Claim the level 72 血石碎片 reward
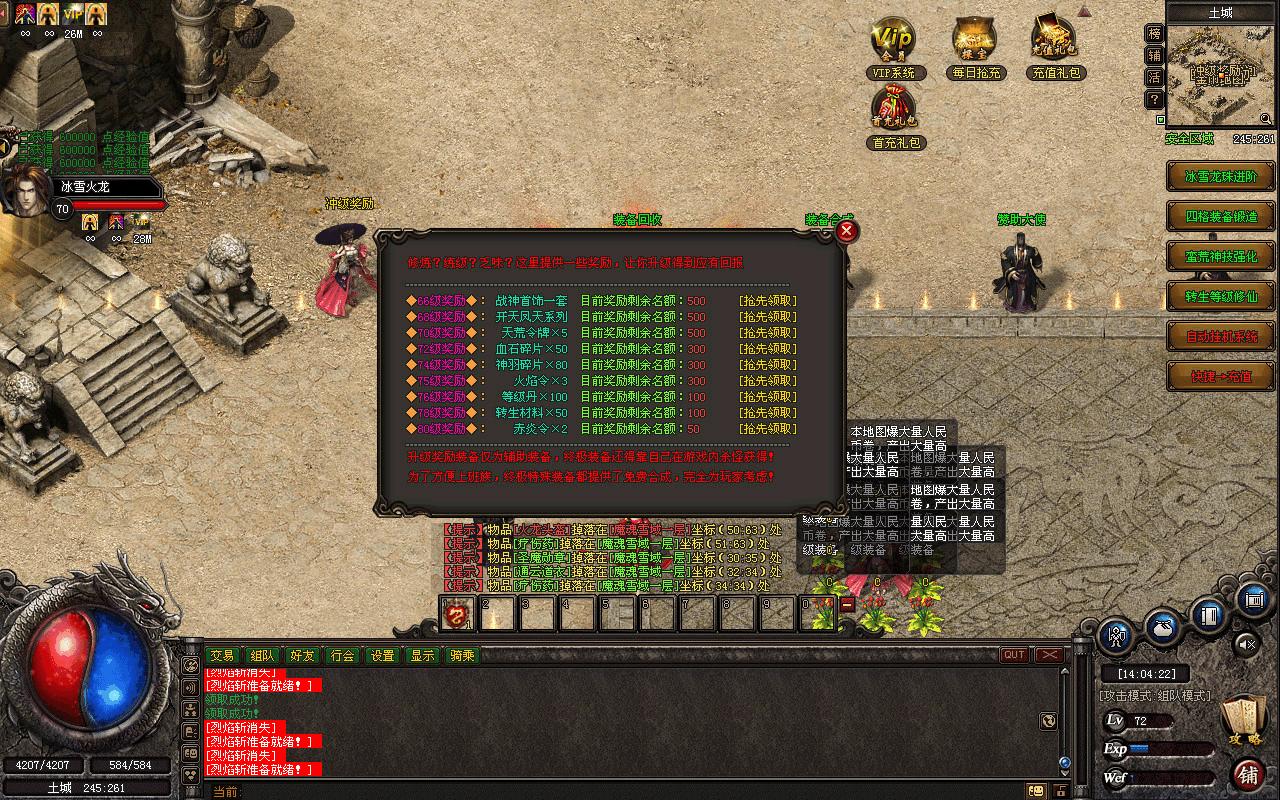The width and height of the screenshot is (1280, 800). [767, 349]
